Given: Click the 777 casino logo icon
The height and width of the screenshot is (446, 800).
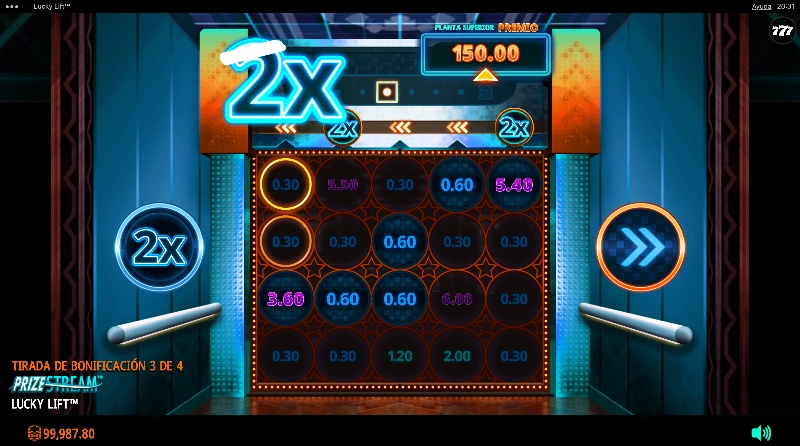Looking at the screenshot, I should (781, 32).
